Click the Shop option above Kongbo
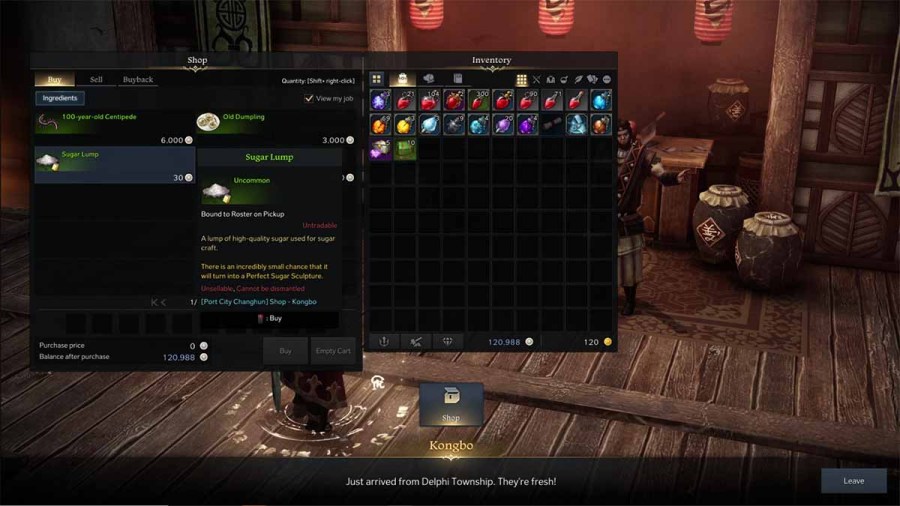The height and width of the screenshot is (506, 900). (451, 404)
